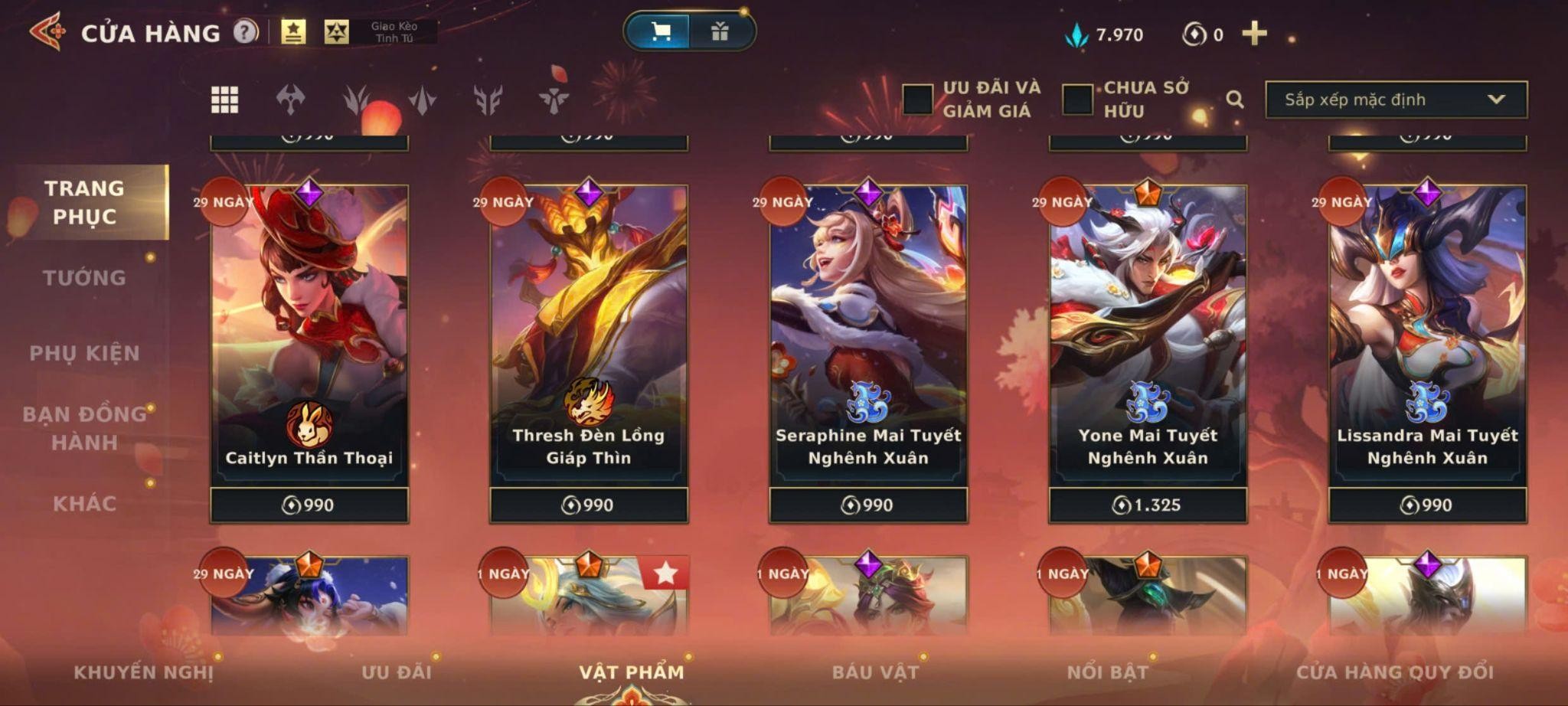Open the Khác category

84,504
